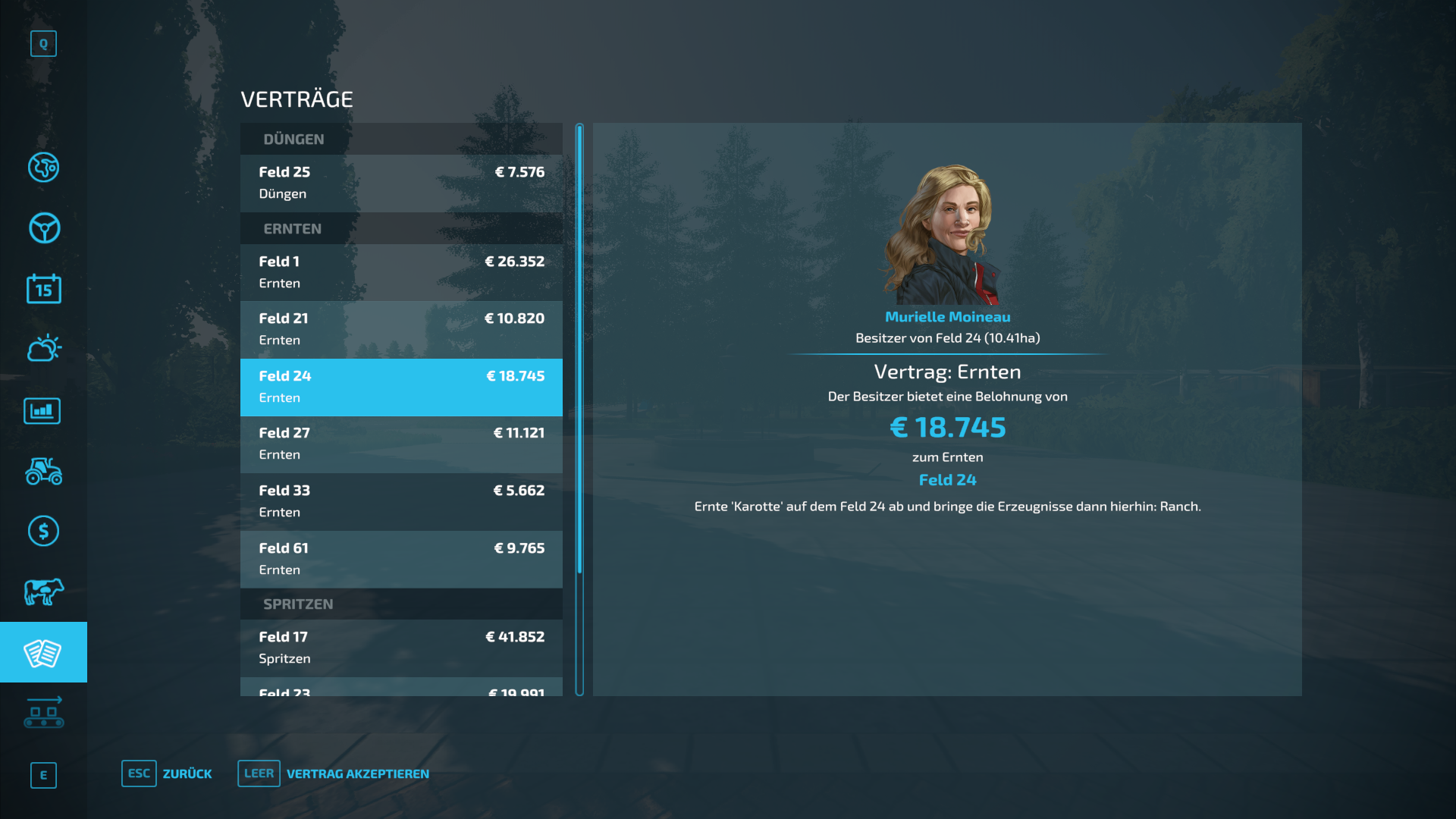This screenshot has height=819, width=1456.
Task: Choose the Feld 1 Ernten contract
Action: coord(401,272)
